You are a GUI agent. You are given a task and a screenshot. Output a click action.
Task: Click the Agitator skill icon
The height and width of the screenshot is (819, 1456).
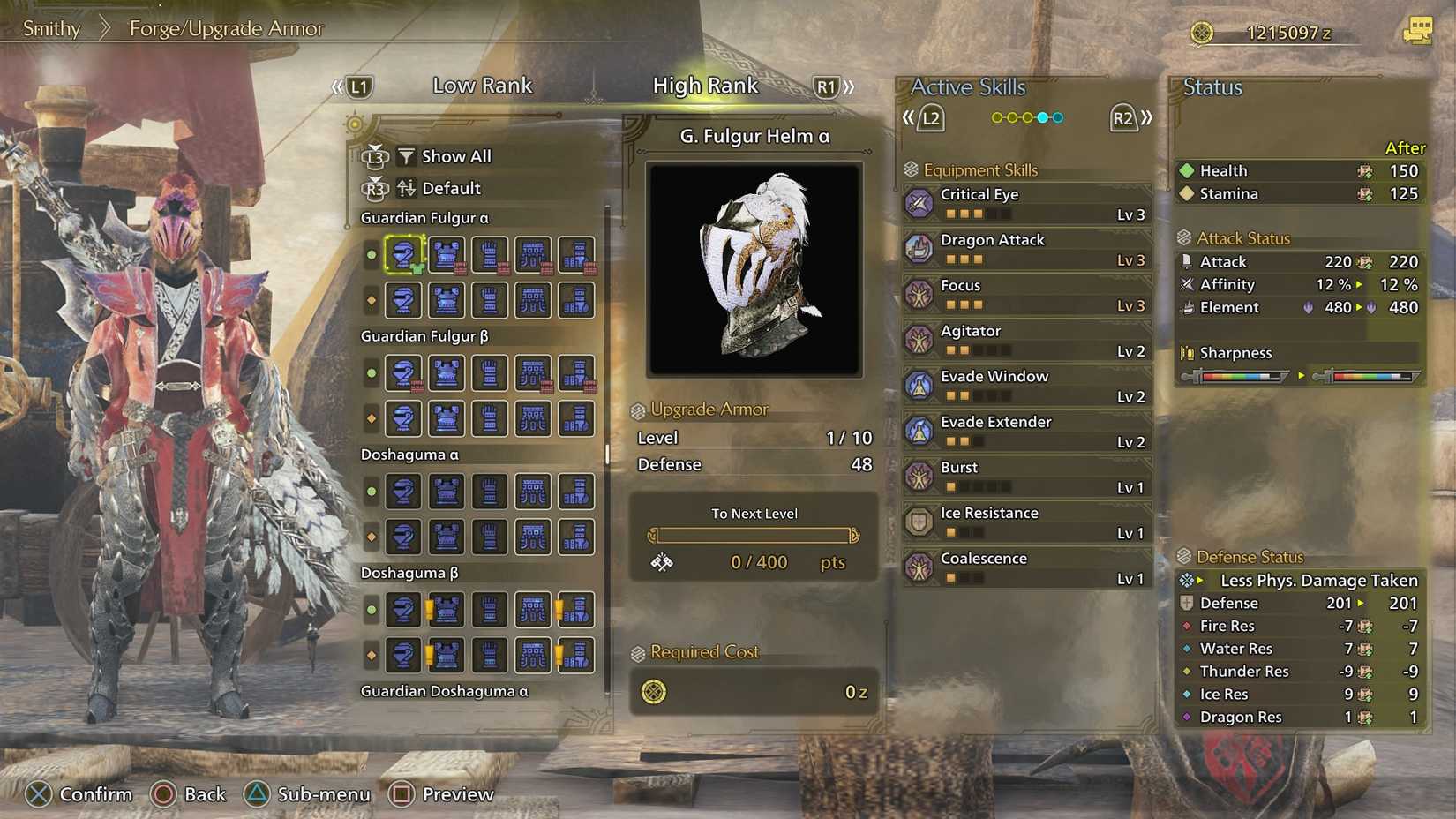click(x=919, y=340)
